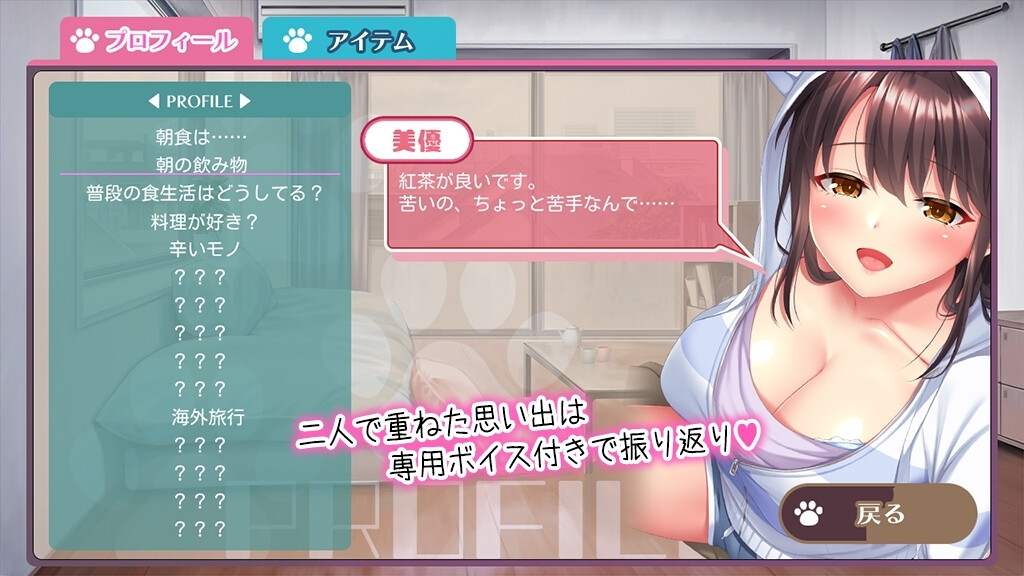This screenshot has width=1024, height=576.
Task: Select 普段の食生活はどうしてる？ entry
Action: 200,193
